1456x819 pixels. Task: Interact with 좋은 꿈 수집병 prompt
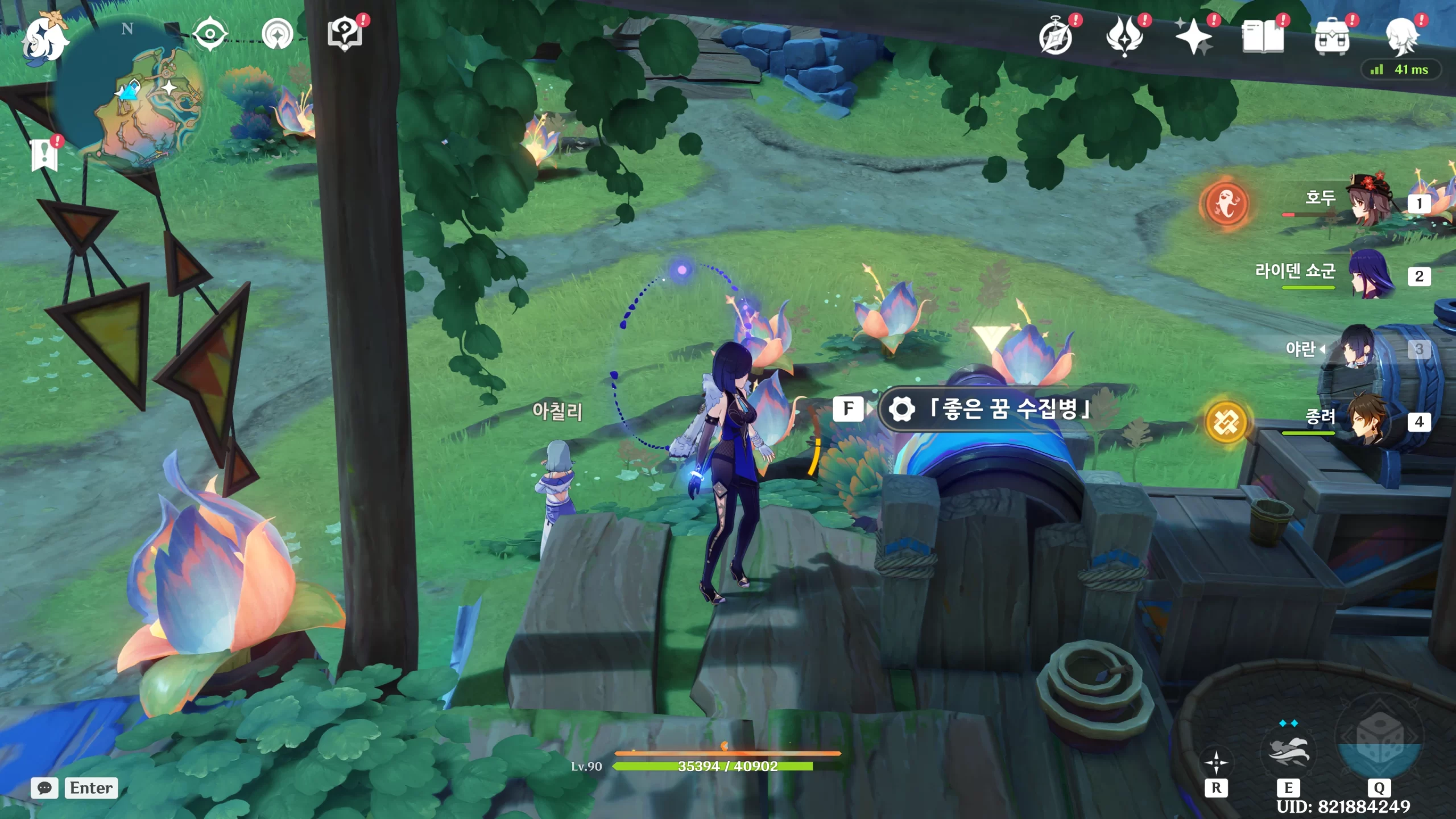(984, 408)
